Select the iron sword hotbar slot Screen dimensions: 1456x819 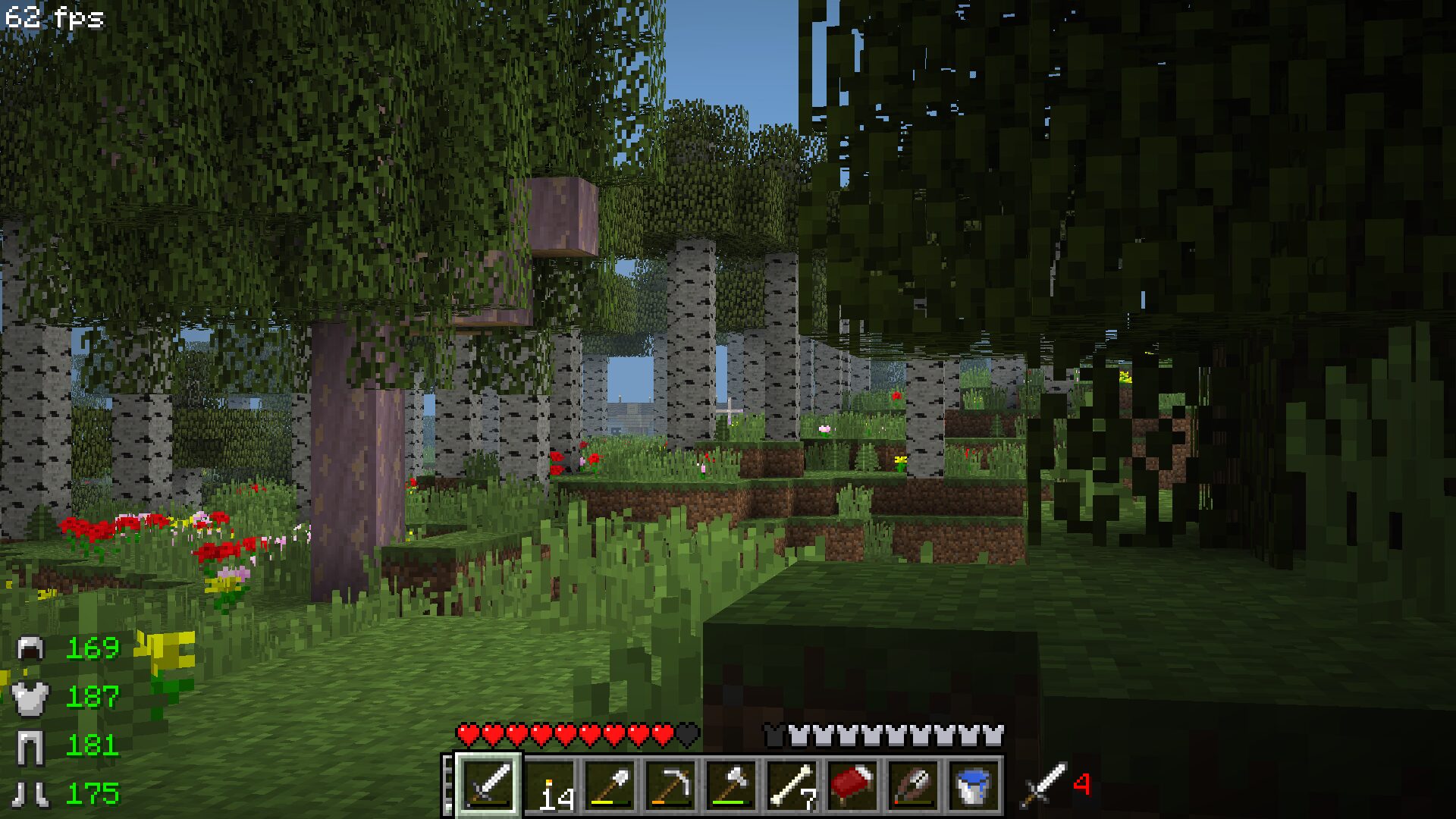(488, 786)
